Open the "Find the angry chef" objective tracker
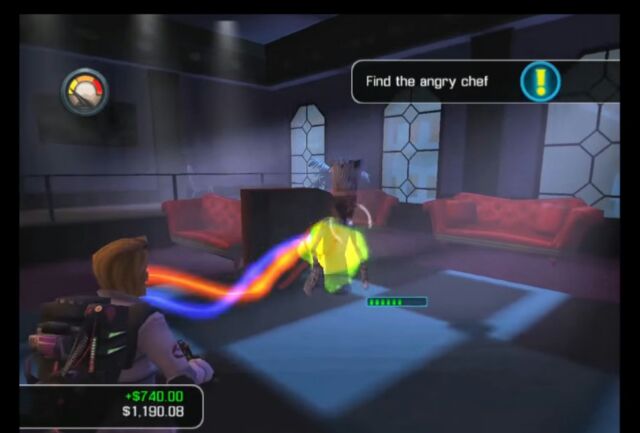 coord(427,81)
